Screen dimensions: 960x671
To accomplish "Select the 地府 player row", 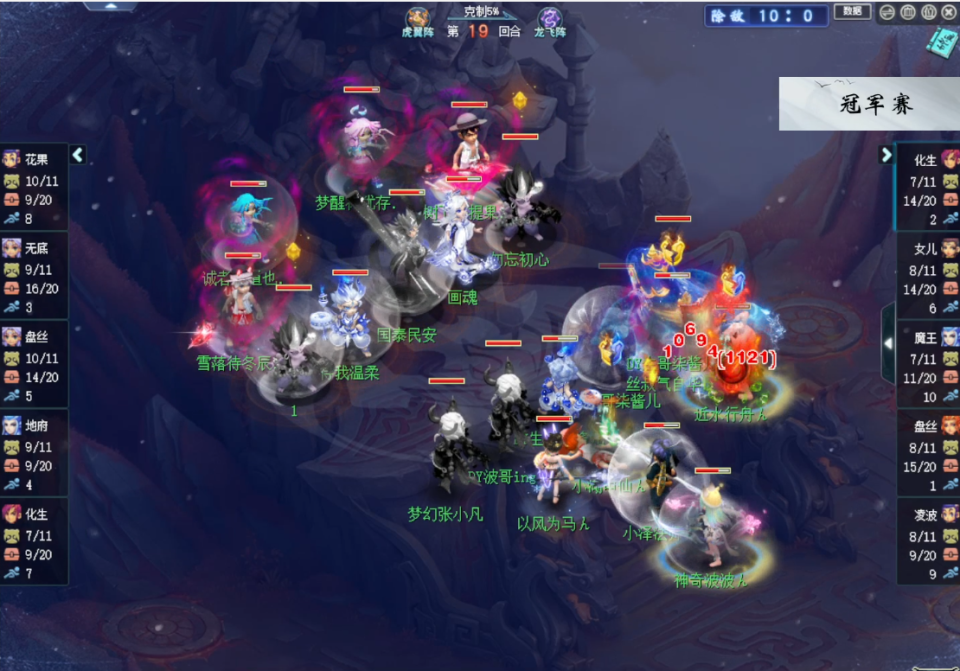I will [x=34, y=453].
